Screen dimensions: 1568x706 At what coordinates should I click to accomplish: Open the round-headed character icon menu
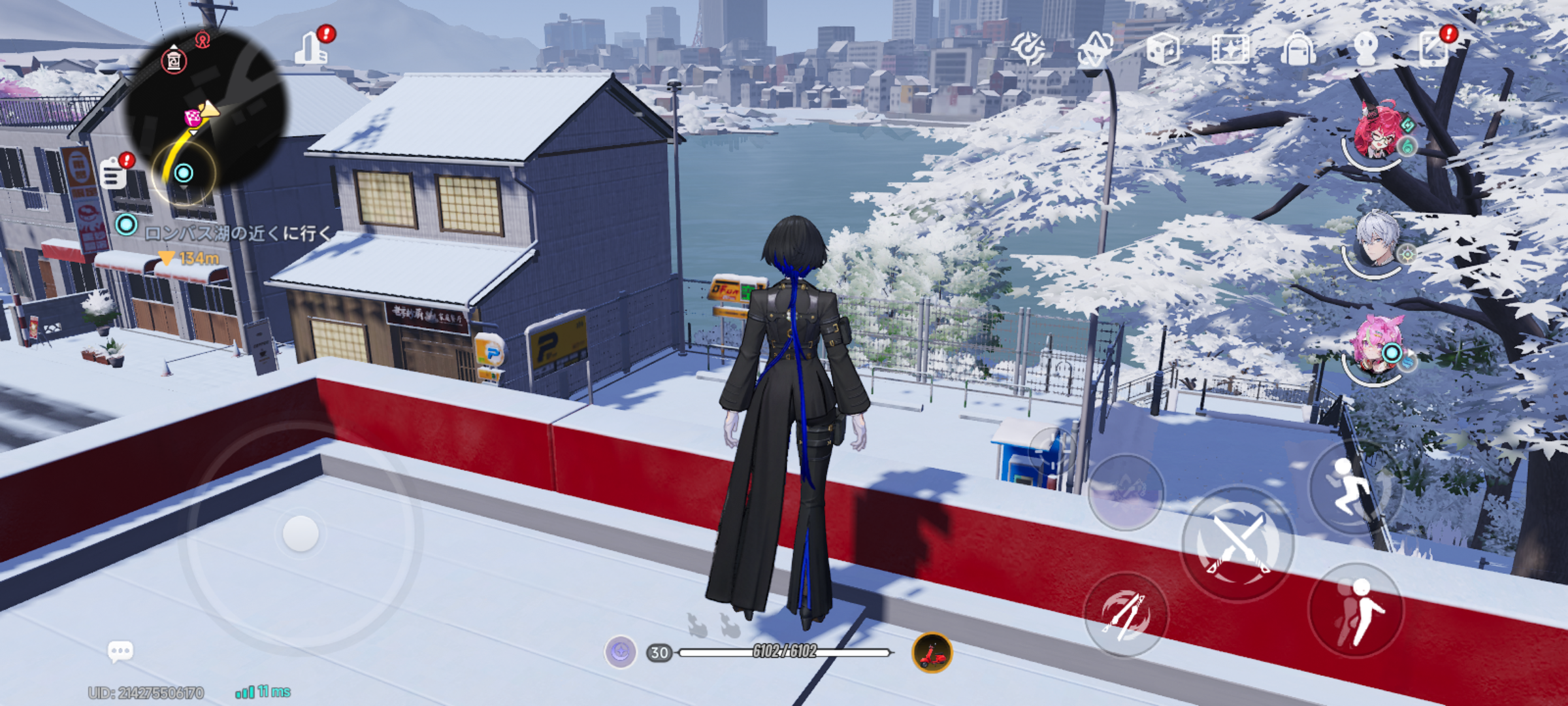1366,49
